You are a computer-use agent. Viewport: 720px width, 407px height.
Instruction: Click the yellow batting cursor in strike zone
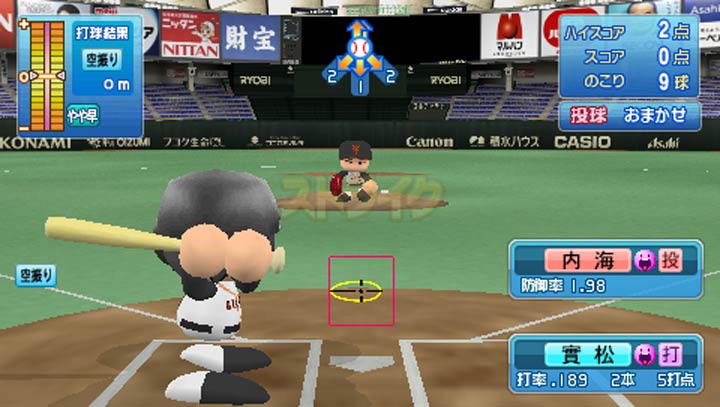pos(357,291)
